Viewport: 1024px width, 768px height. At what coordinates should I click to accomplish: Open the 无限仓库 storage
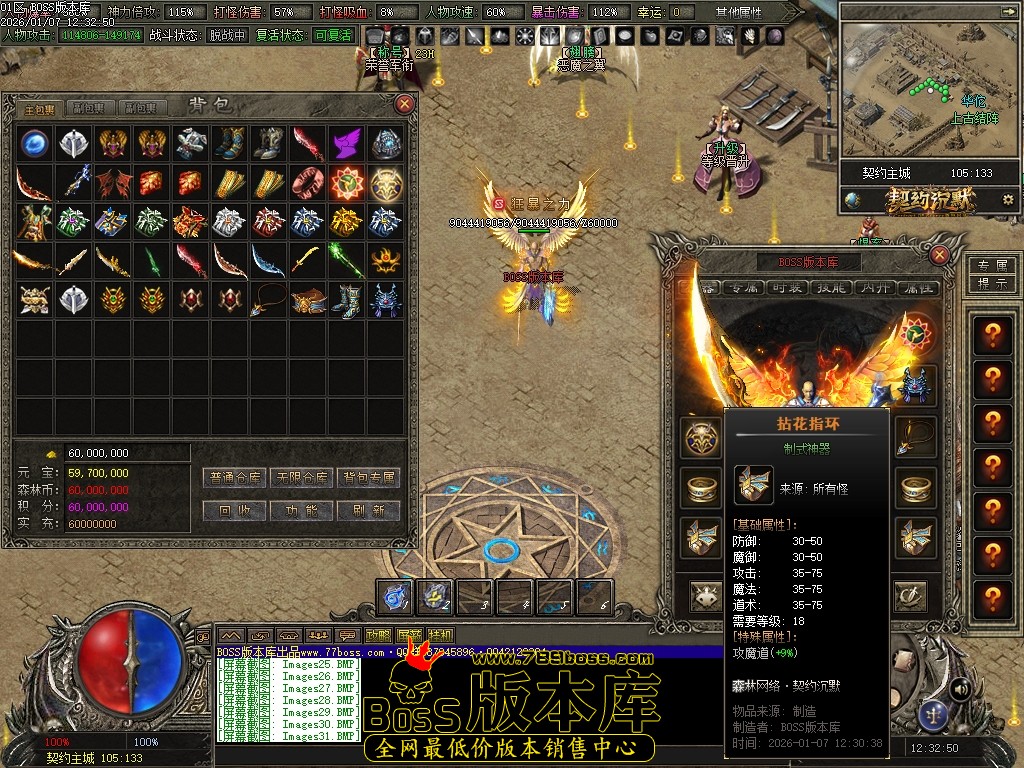[302, 478]
